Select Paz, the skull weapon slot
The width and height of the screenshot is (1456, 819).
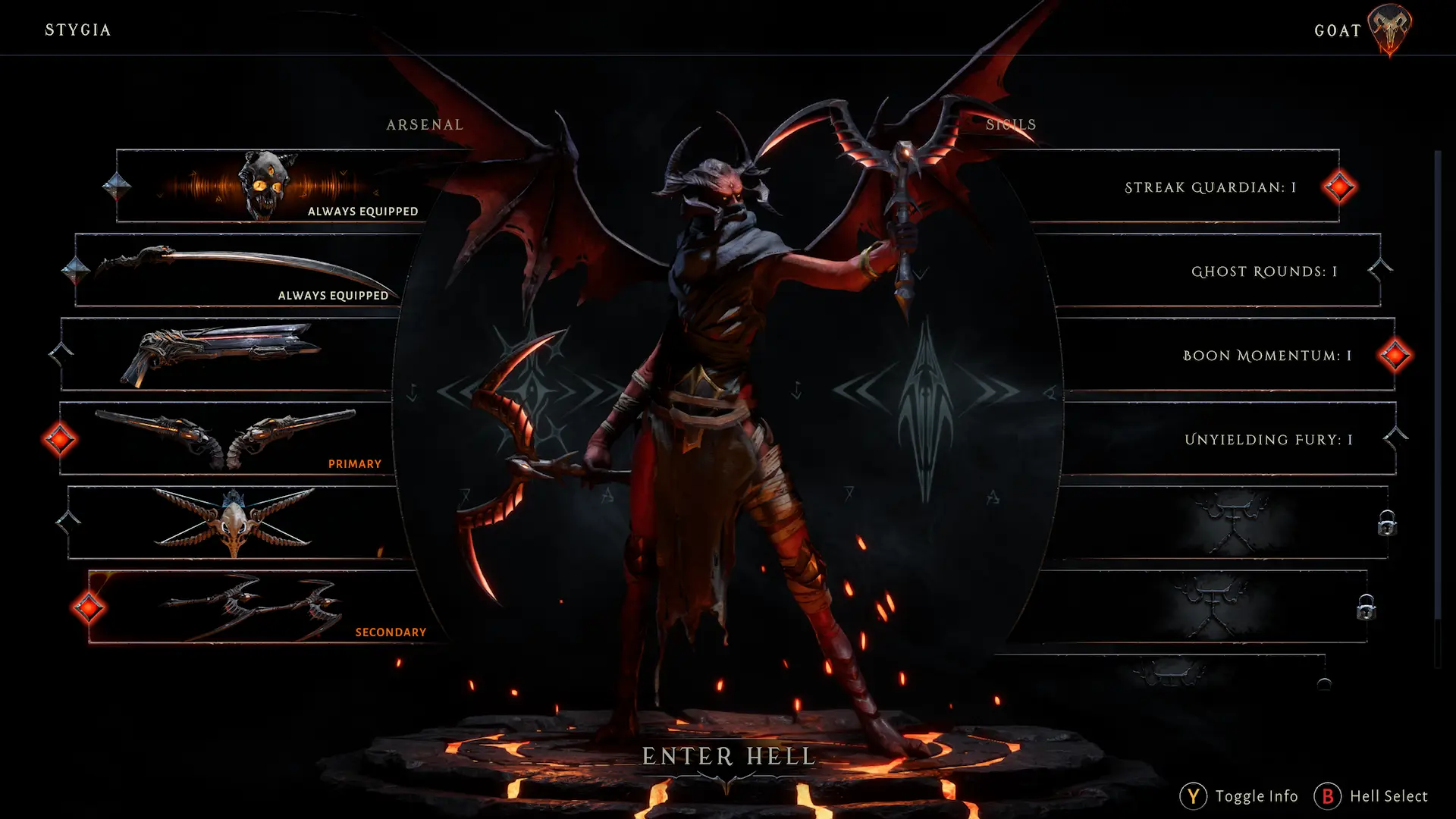(265, 184)
